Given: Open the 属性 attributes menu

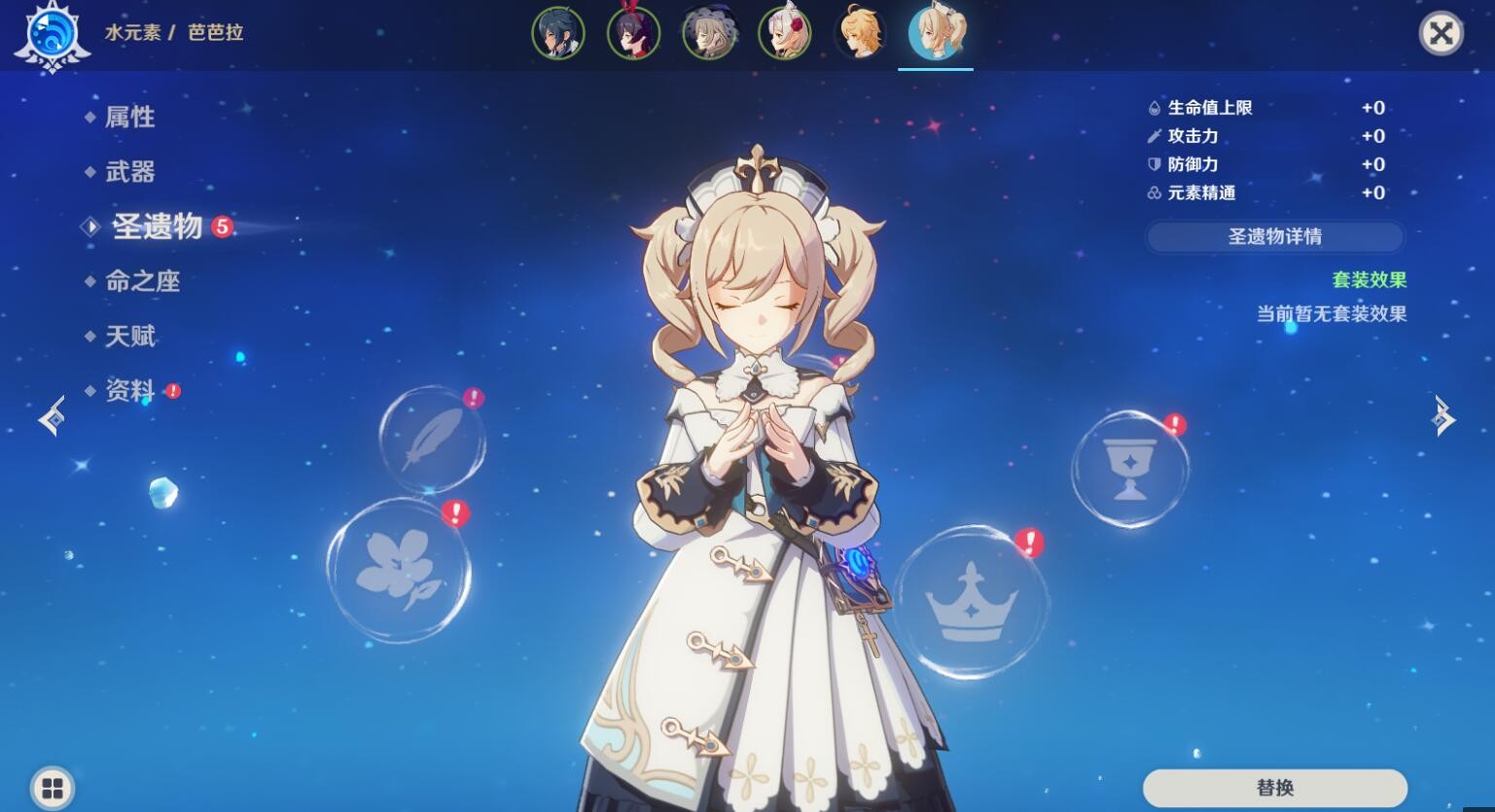Looking at the screenshot, I should 129,118.
